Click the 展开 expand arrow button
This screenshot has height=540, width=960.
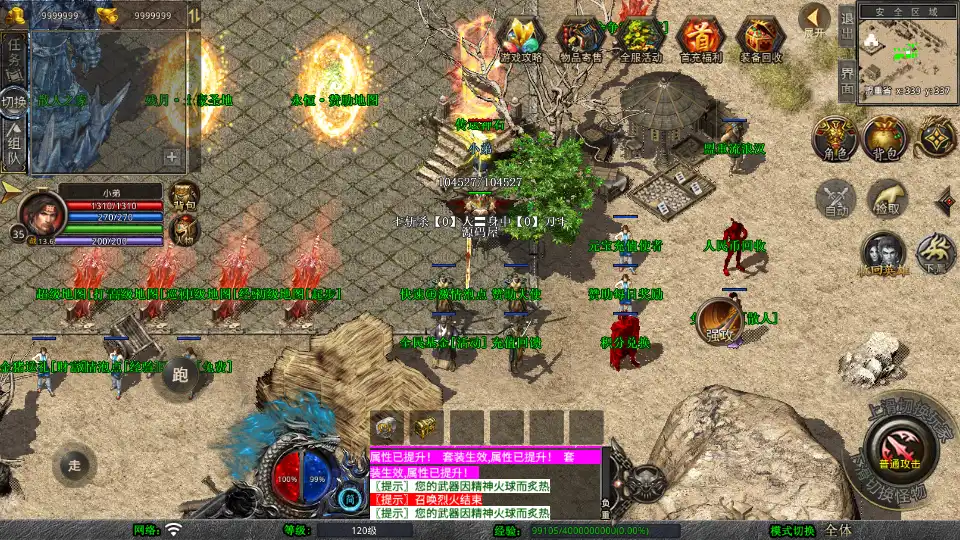(815, 20)
